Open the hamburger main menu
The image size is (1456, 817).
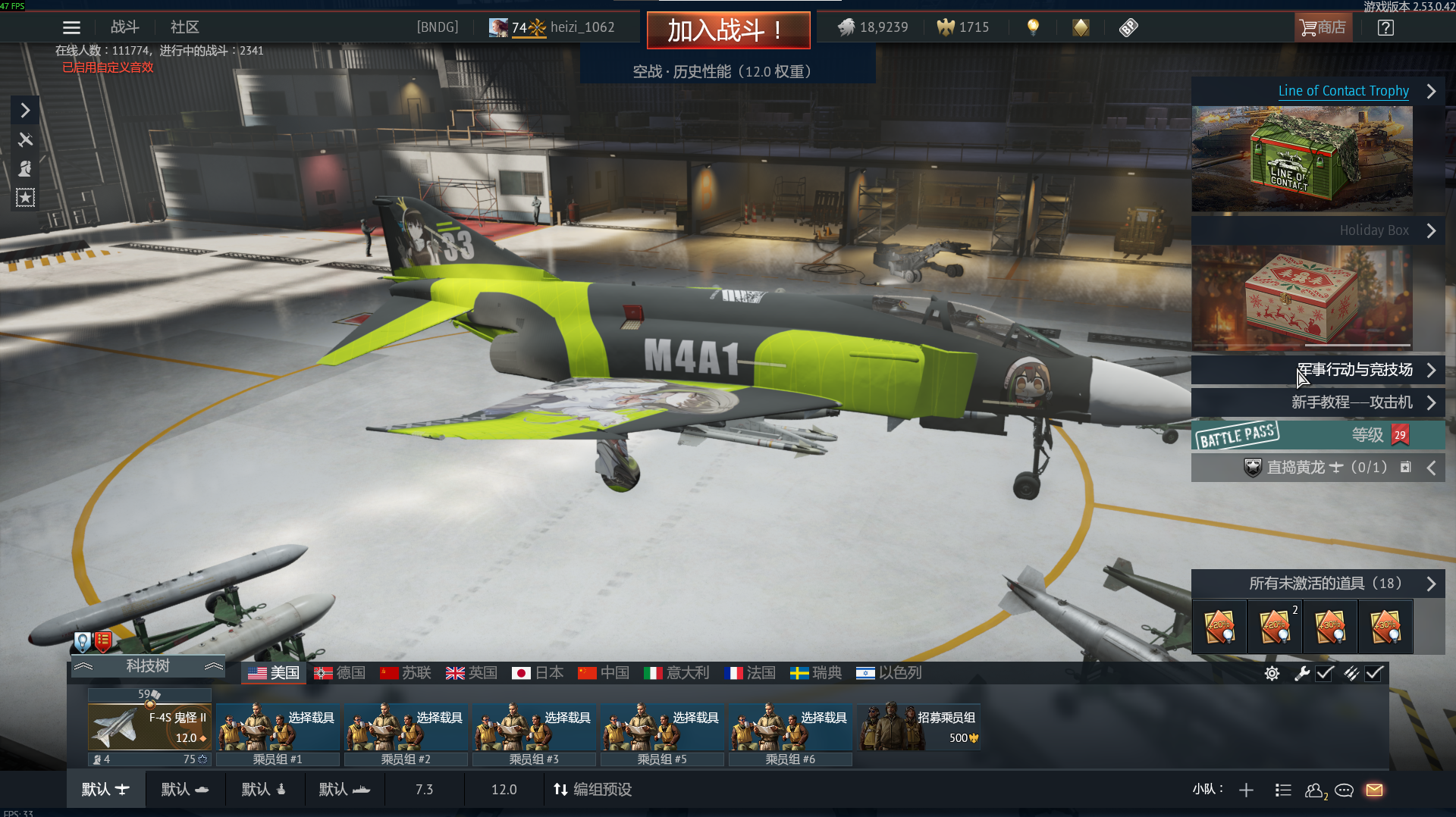pyautogui.click(x=71, y=28)
